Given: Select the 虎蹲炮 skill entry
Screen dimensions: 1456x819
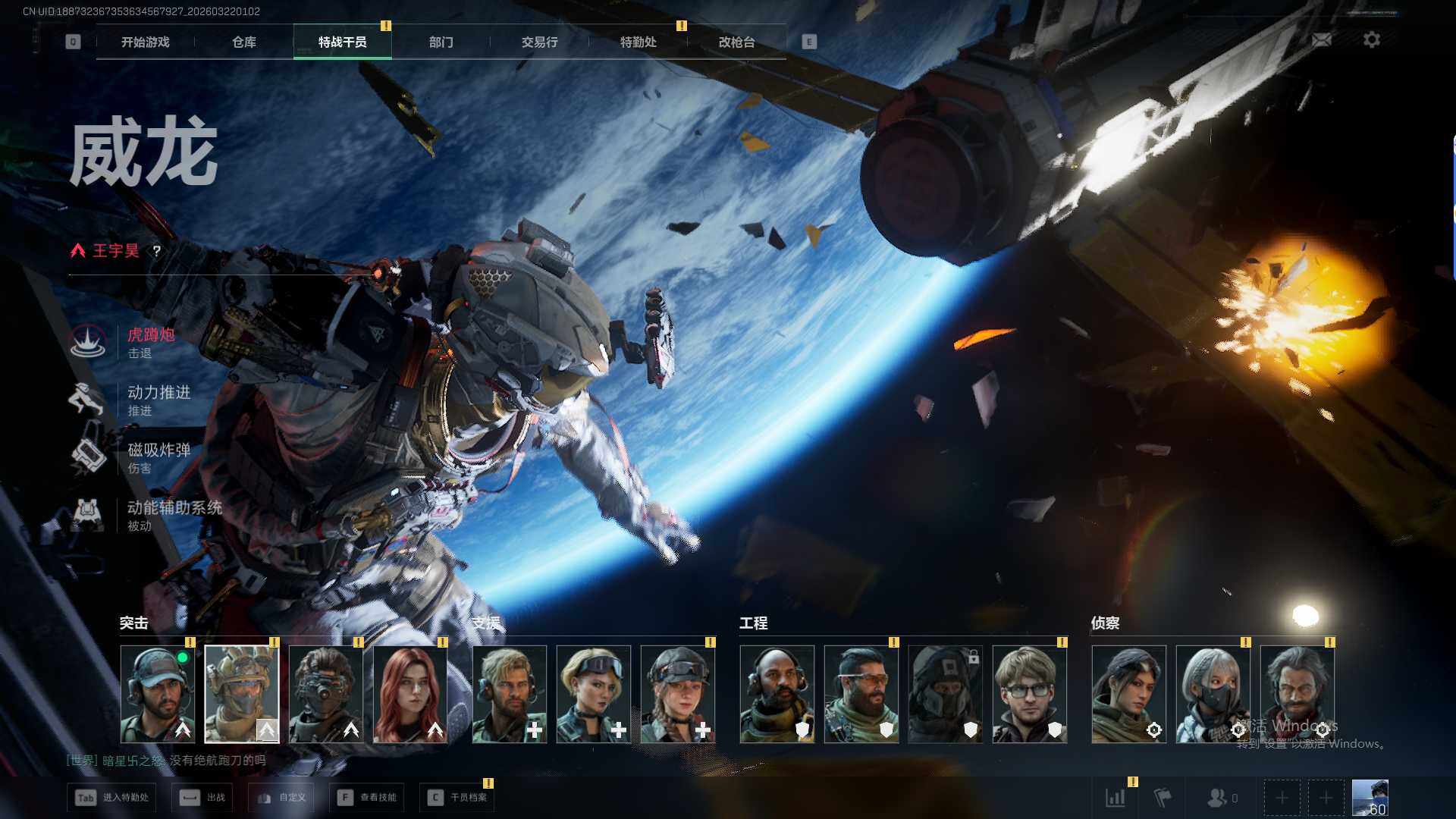Looking at the screenshot, I should click(150, 342).
